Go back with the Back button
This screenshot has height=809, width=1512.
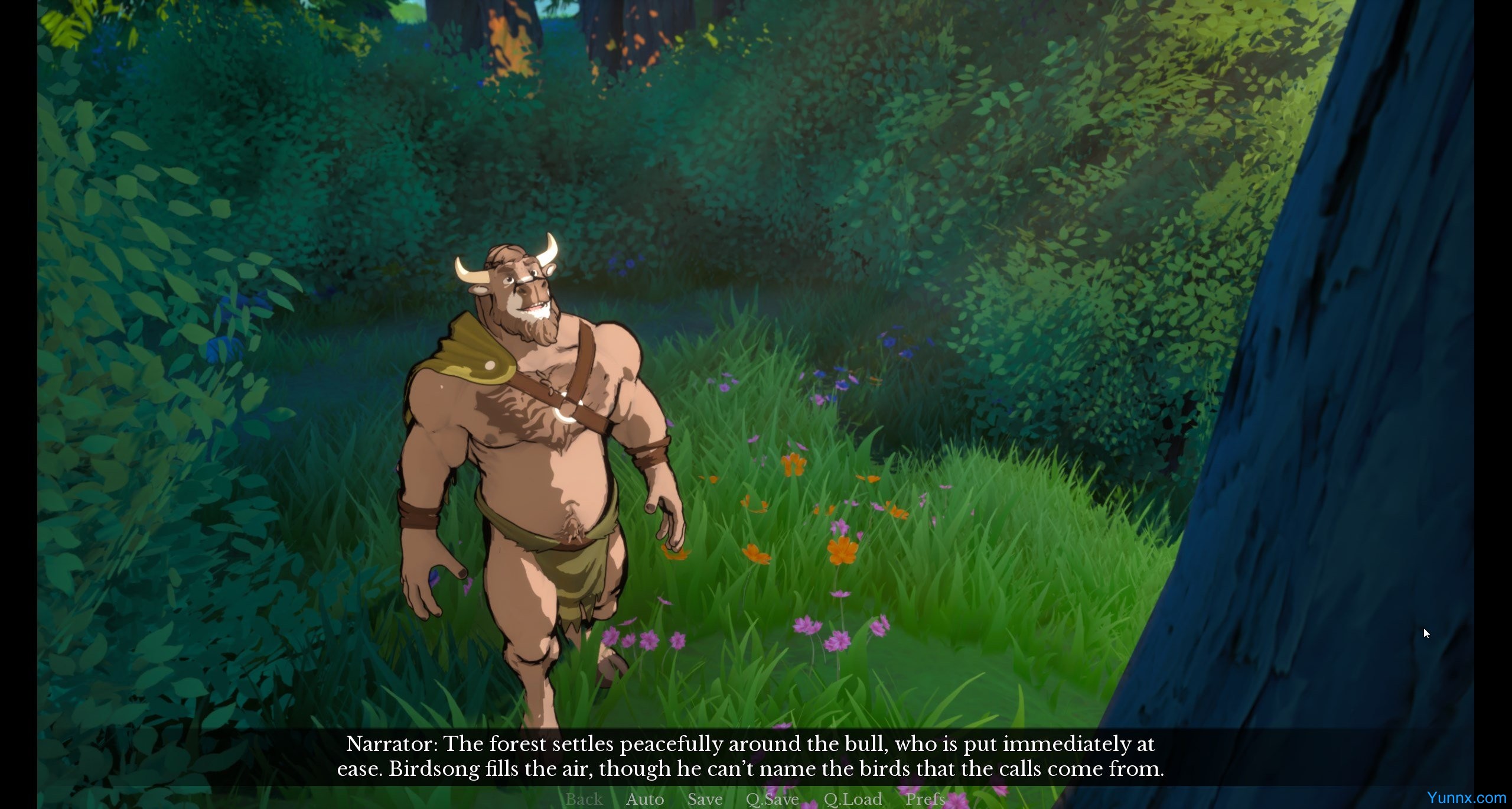(584, 799)
